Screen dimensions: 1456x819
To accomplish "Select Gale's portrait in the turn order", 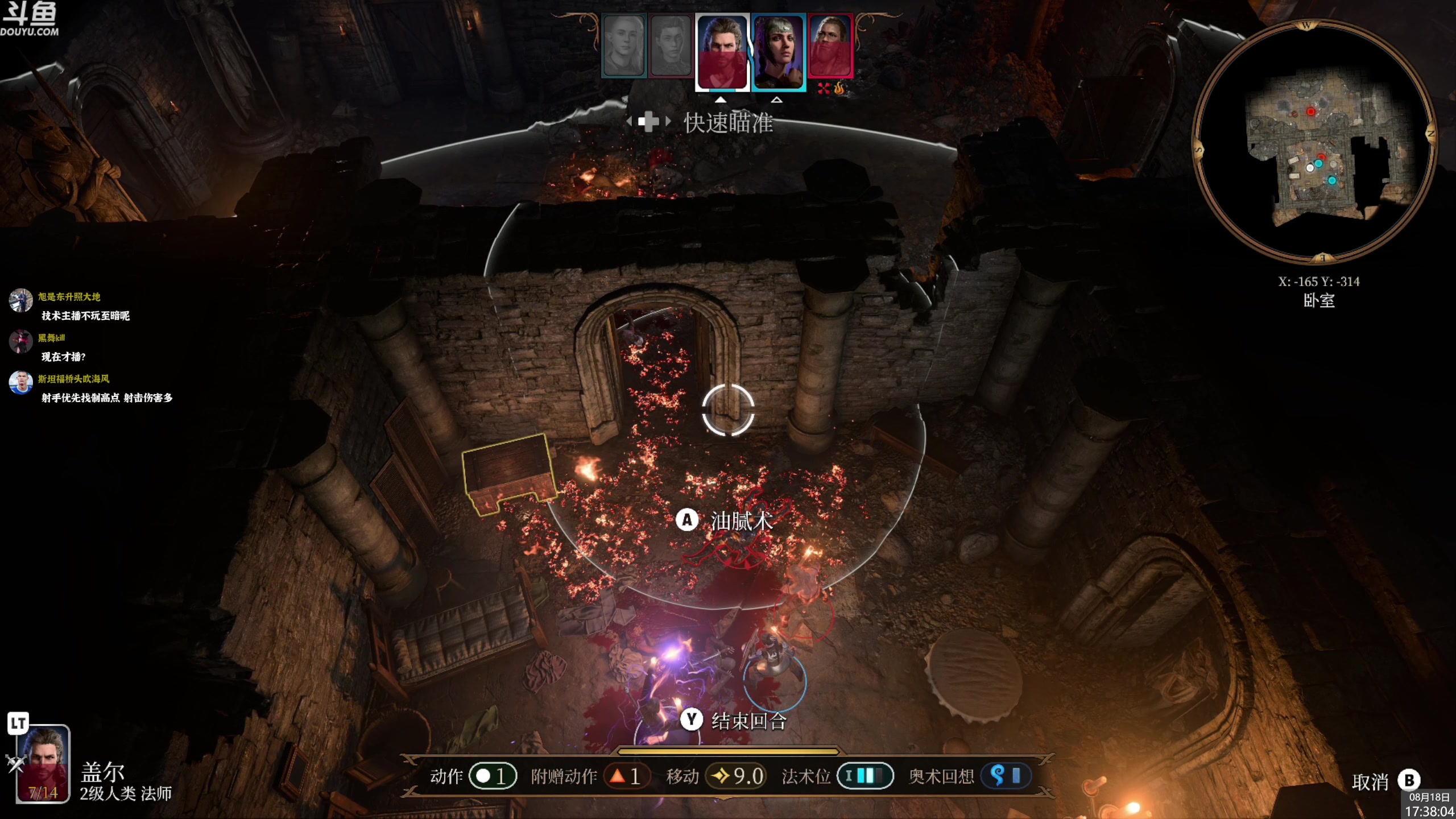I will (722, 51).
